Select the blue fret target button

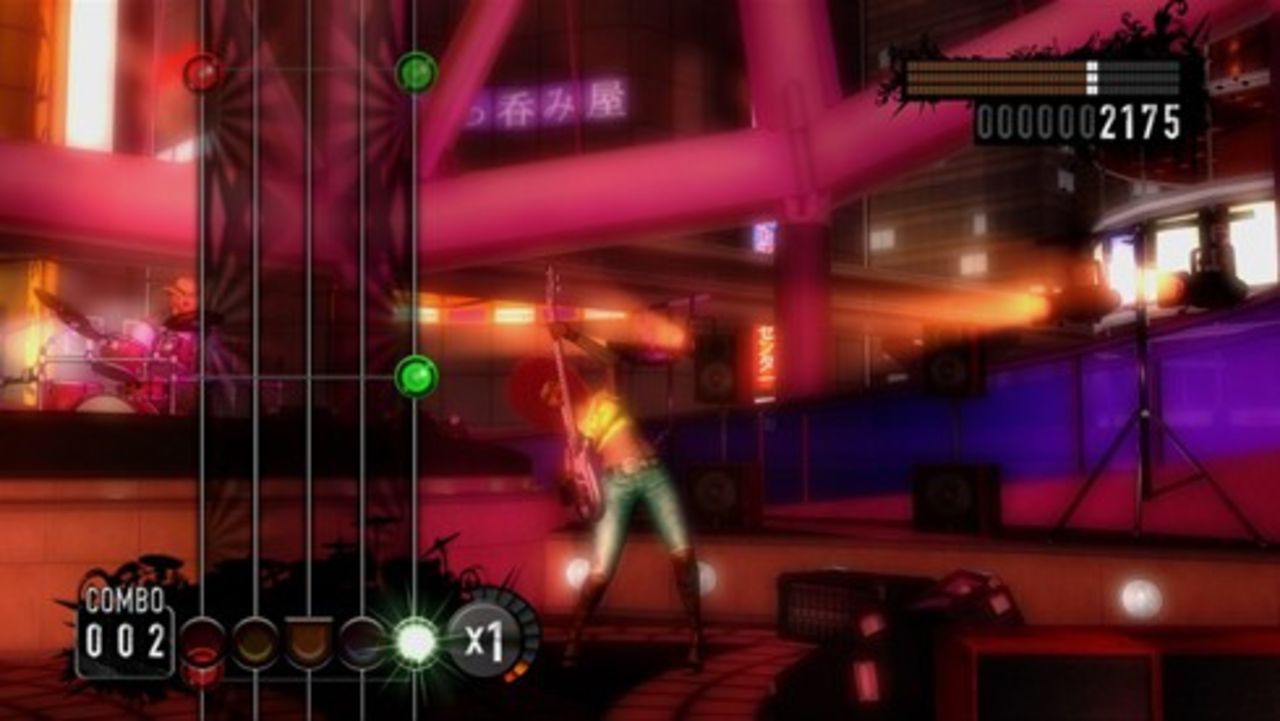[x=362, y=640]
